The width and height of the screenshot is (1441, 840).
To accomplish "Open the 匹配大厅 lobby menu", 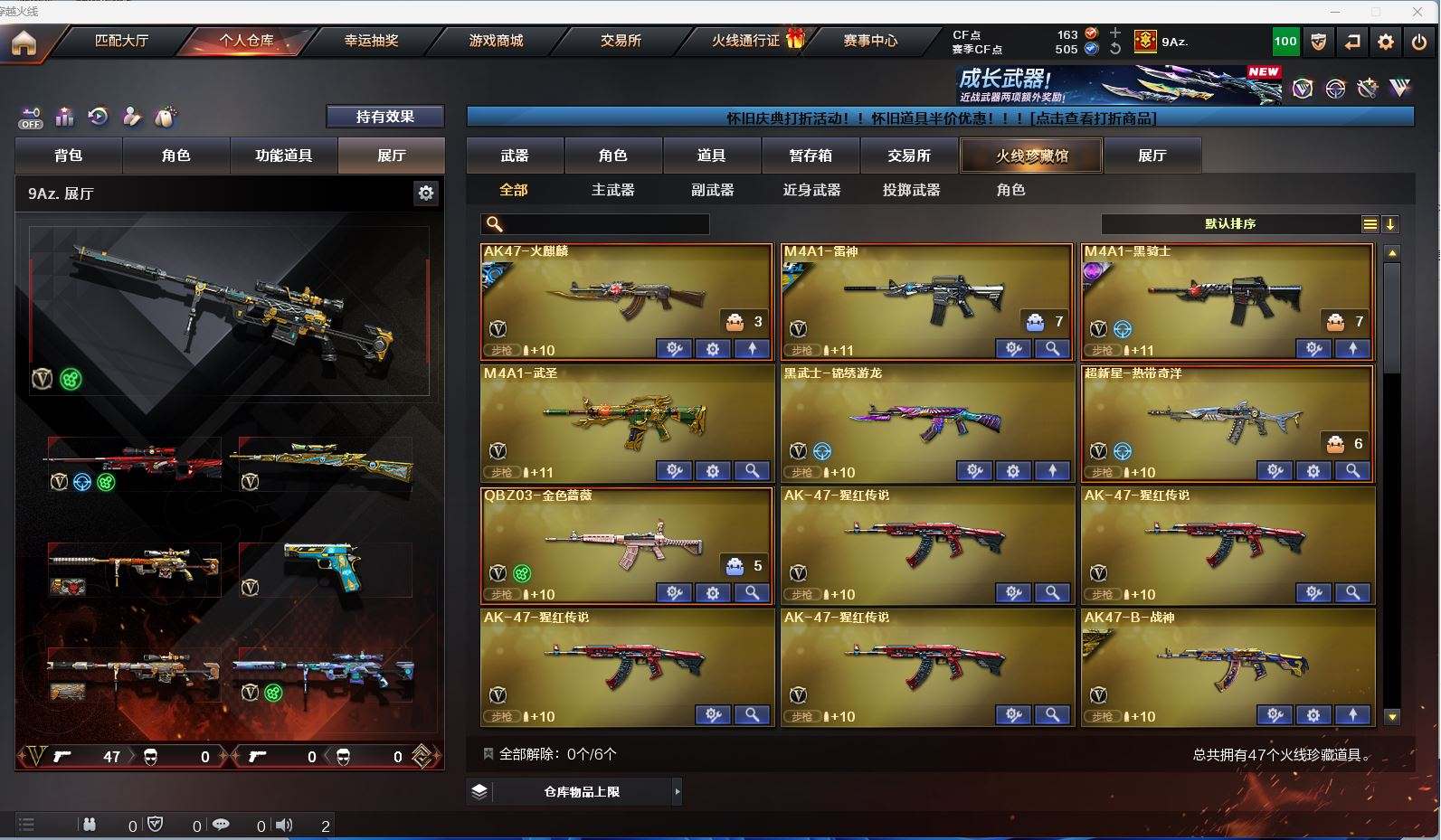I will [121, 41].
